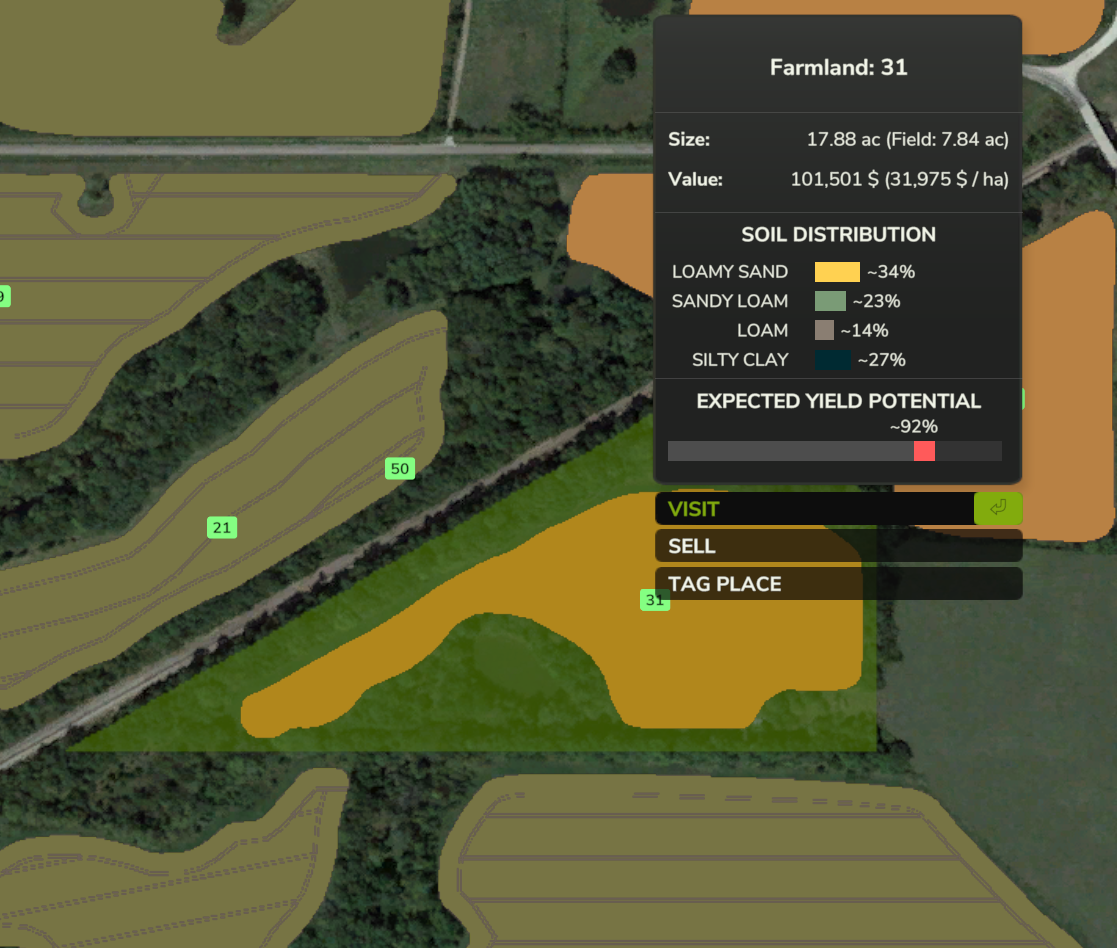Activate the TAG PLACE option
Screen dimensions: 1117x948
point(838,584)
